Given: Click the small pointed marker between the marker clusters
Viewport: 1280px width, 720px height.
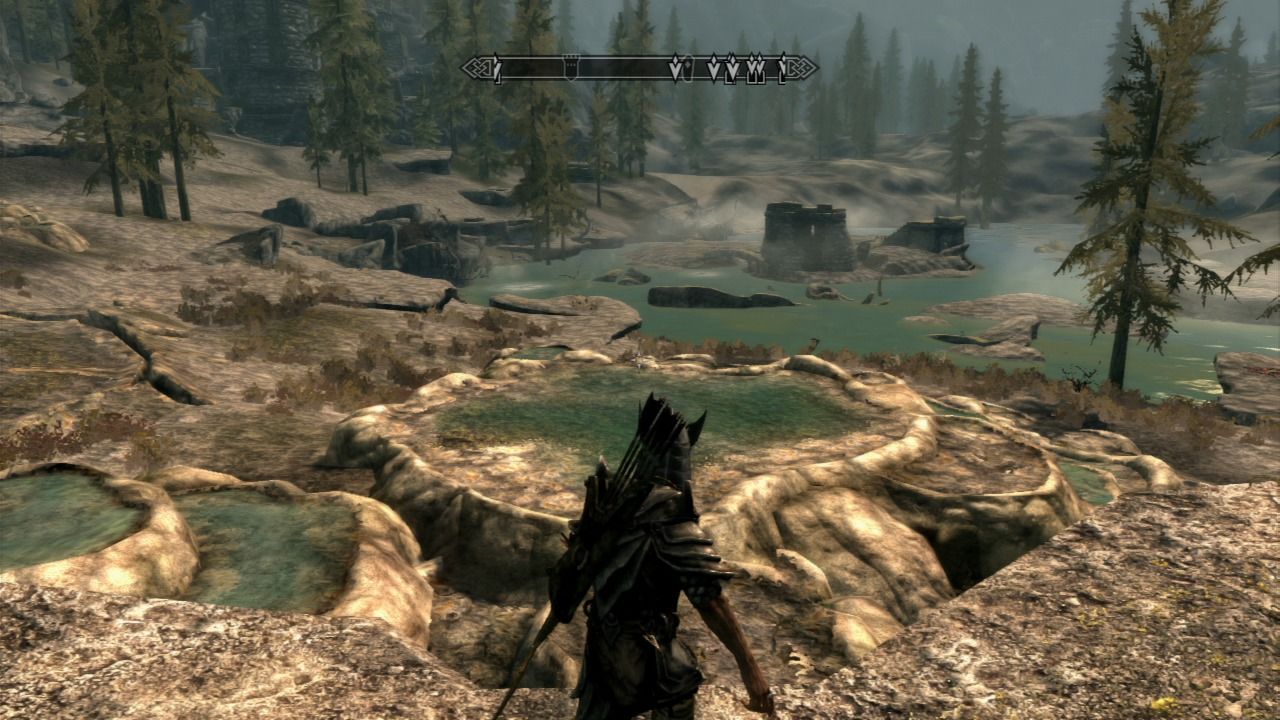Looking at the screenshot, I should (712, 64).
